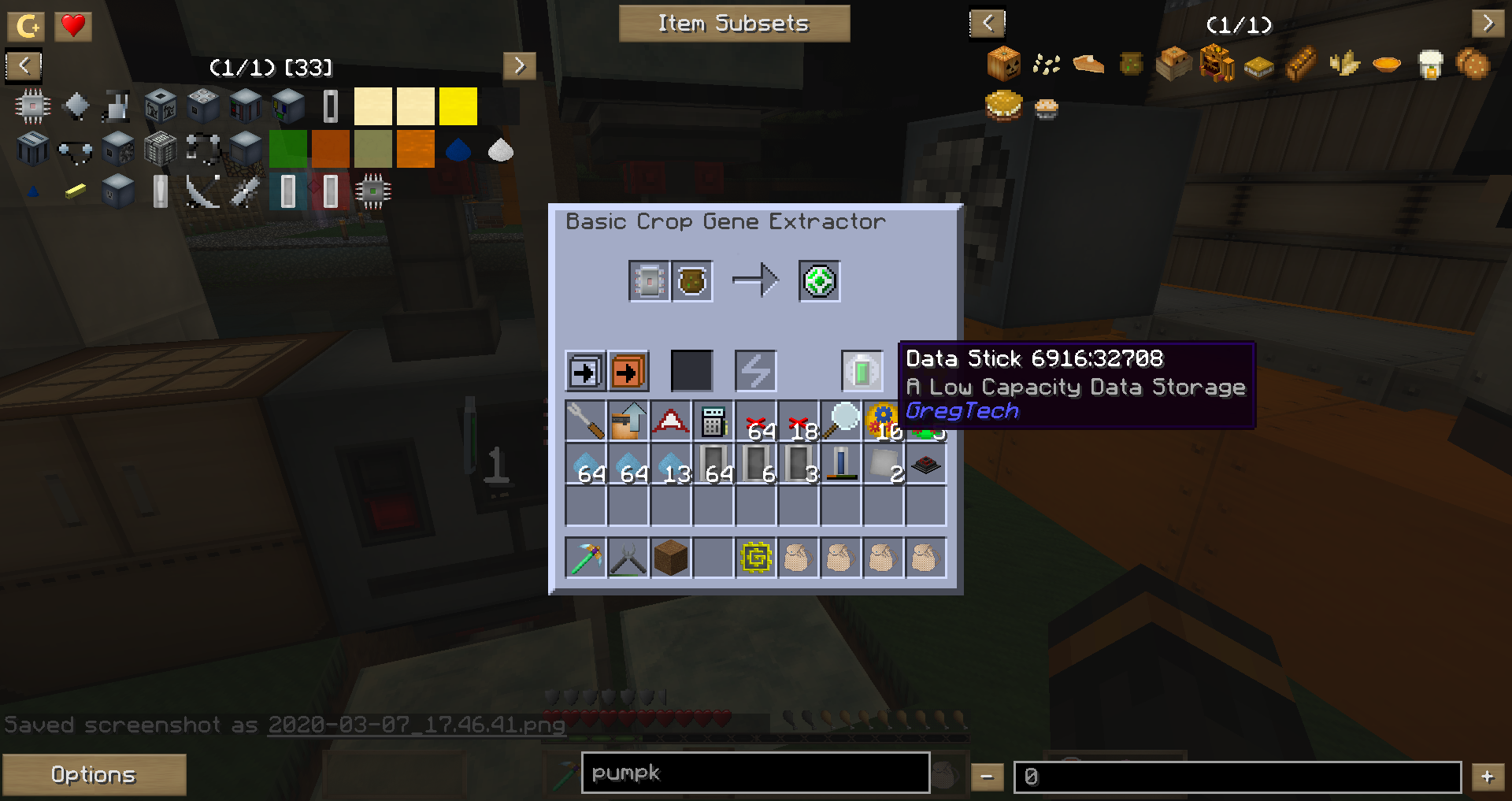Go to previous page on right item panel
1512x801 pixels.
[x=988, y=23]
